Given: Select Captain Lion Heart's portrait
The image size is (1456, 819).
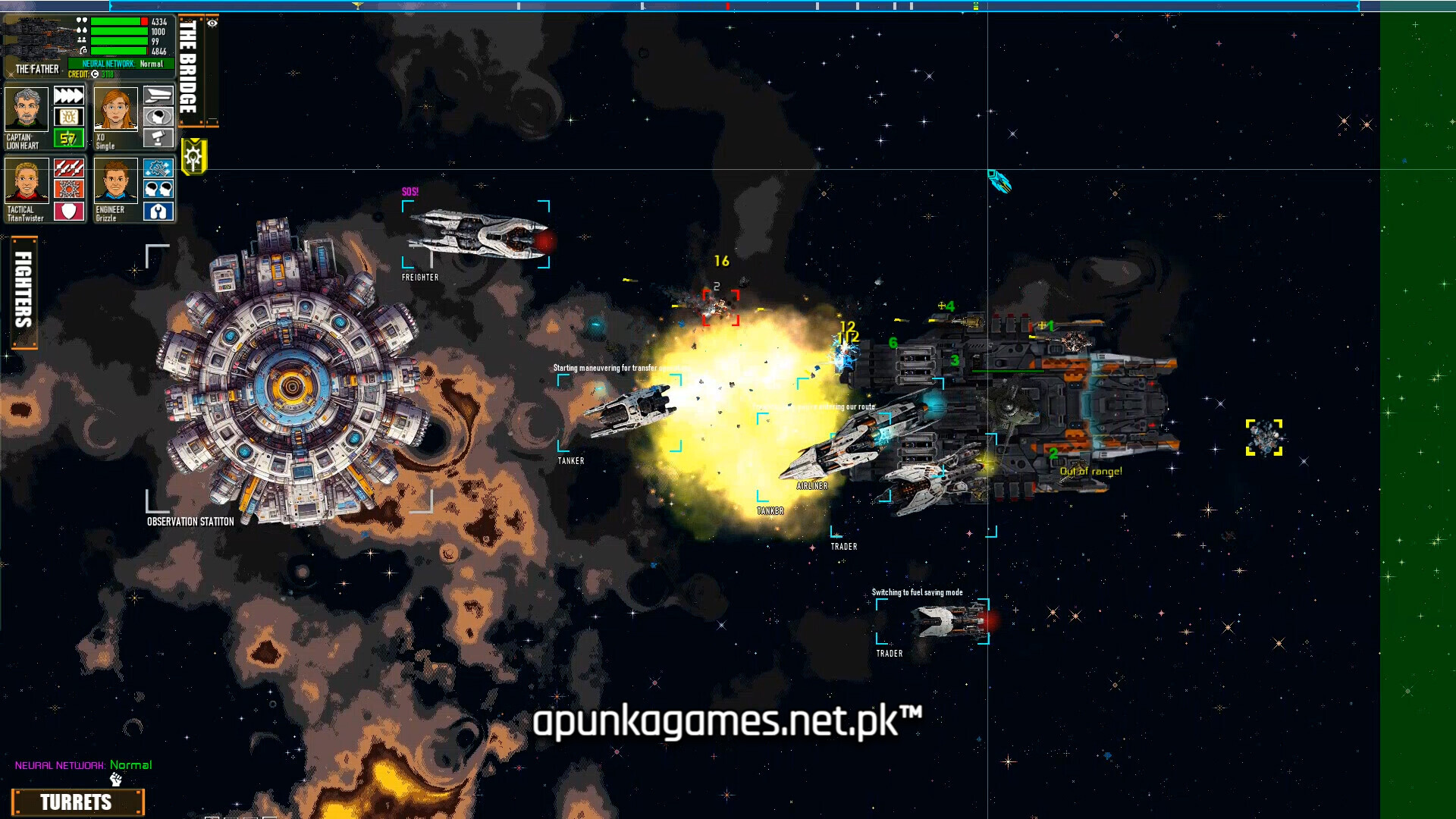Looking at the screenshot, I should [x=27, y=109].
